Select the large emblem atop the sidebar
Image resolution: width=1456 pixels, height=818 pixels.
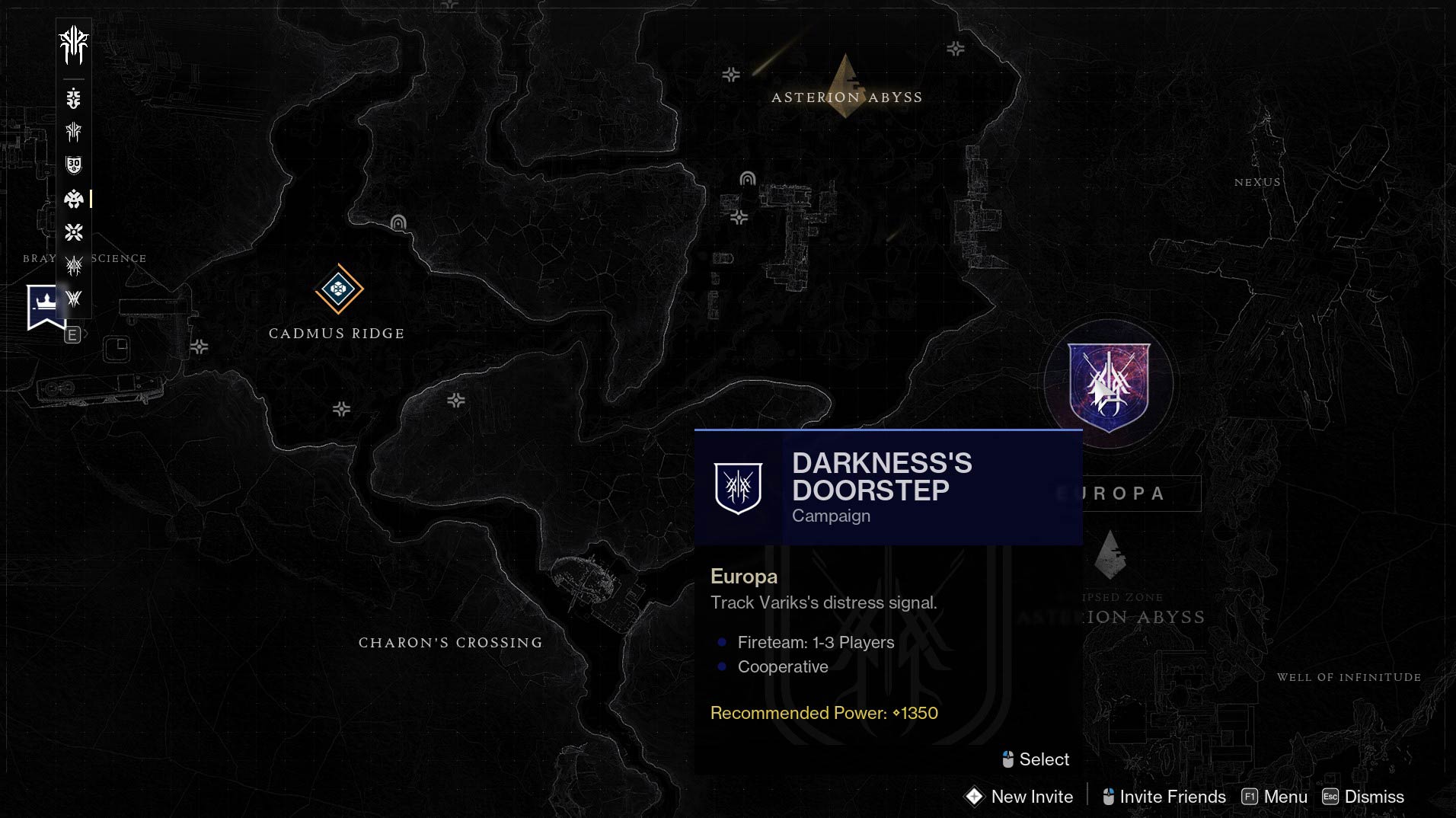74,45
